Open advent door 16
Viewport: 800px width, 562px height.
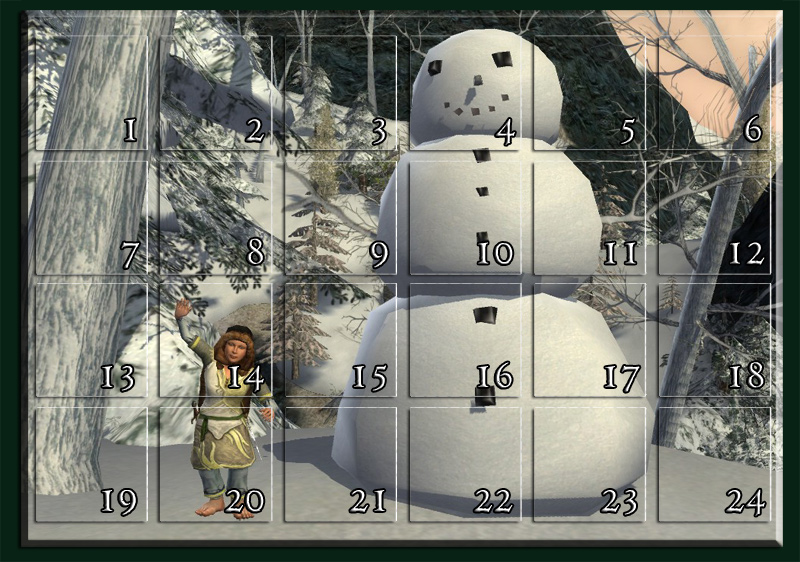click(x=465, y=341)
